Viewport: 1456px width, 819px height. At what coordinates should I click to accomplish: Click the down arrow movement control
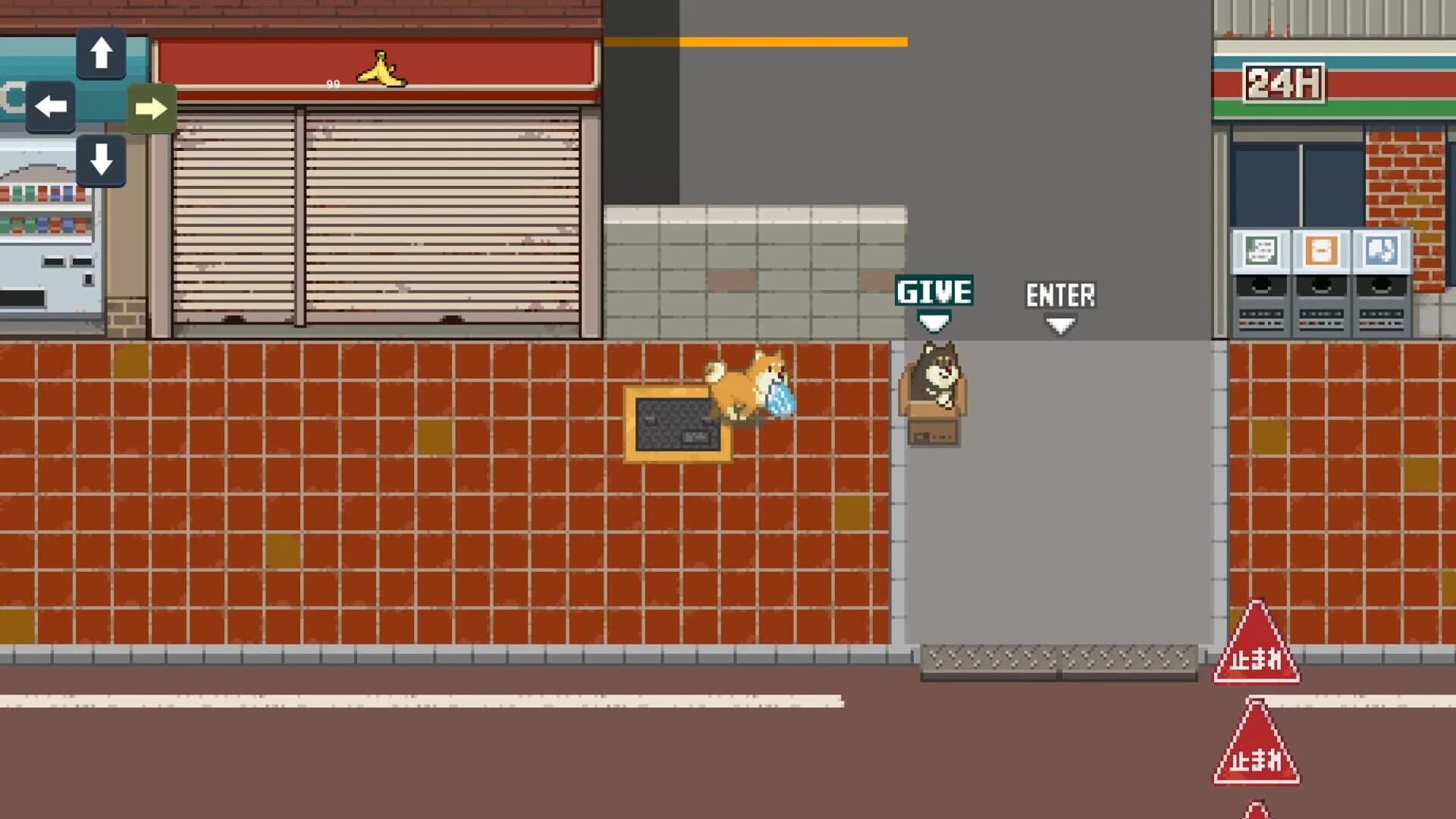click(101, 161)
